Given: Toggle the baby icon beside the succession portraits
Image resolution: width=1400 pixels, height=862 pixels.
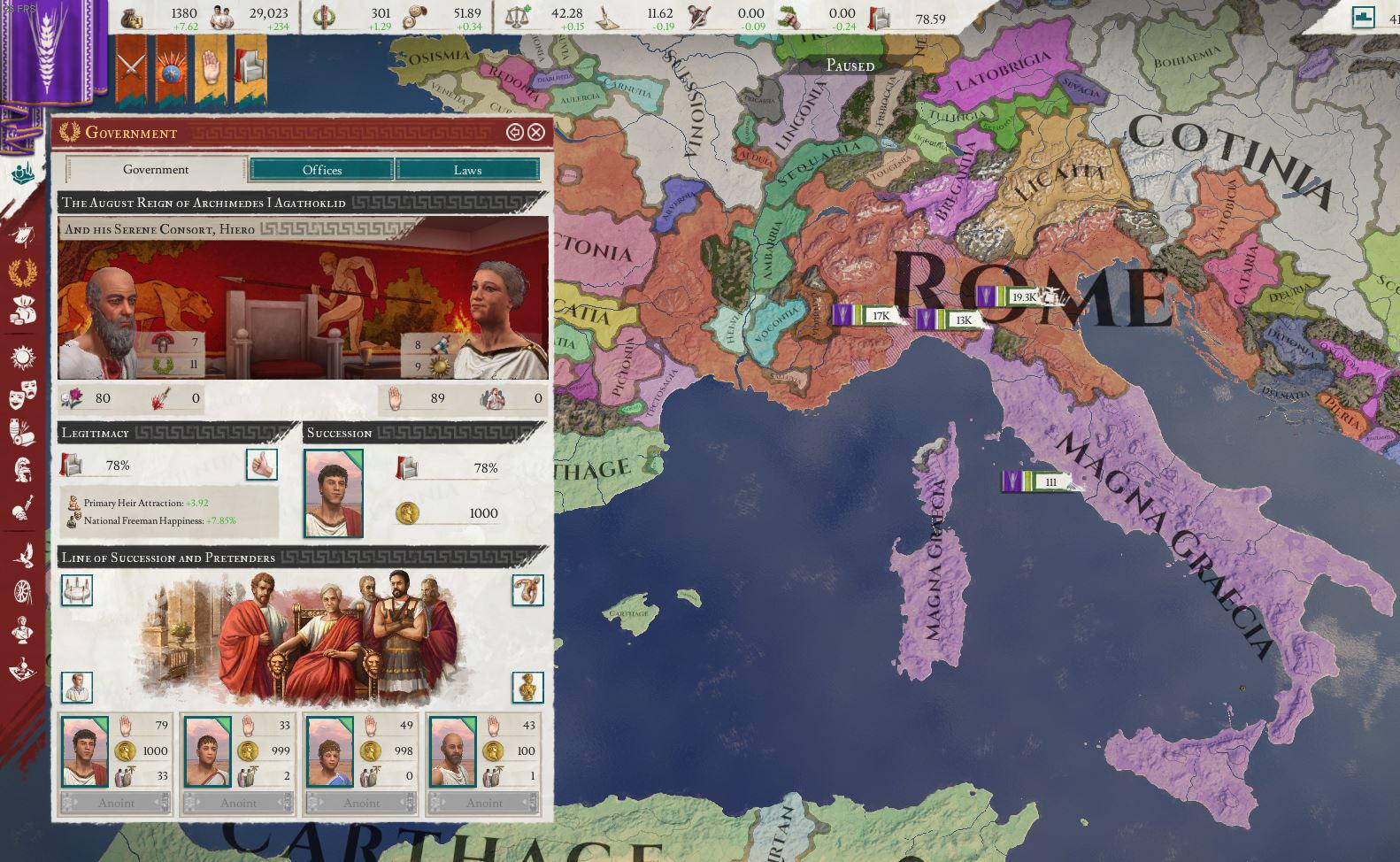Looking at the screenshot, I should click(x=528, y=590).
